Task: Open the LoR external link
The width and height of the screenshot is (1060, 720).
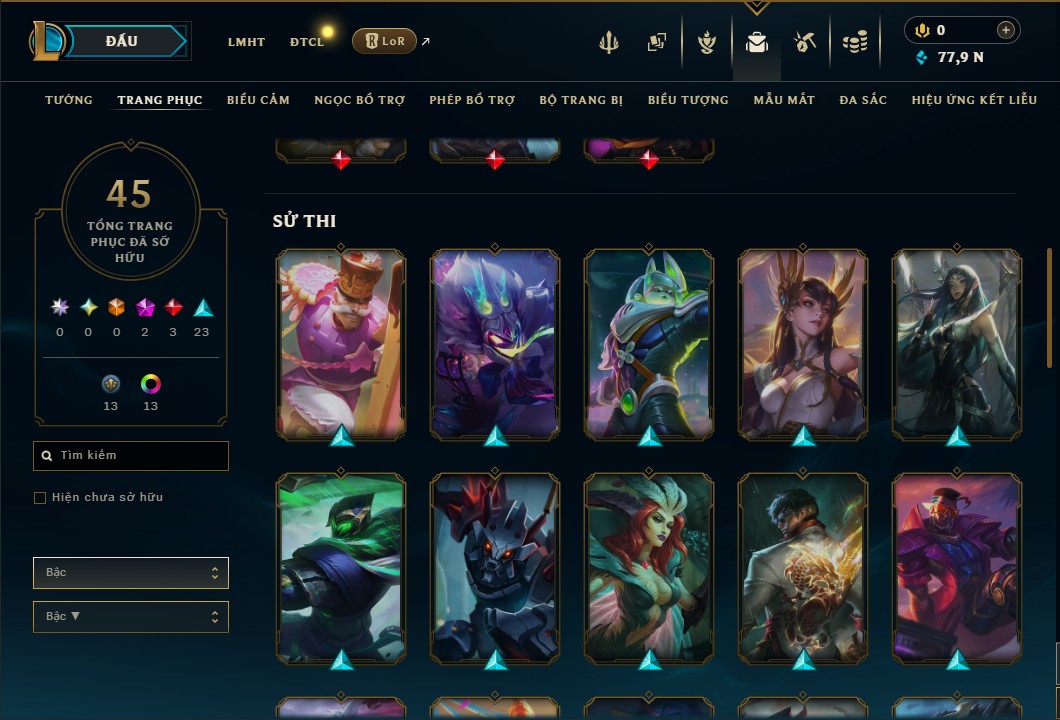Action: tap(385, 41)
